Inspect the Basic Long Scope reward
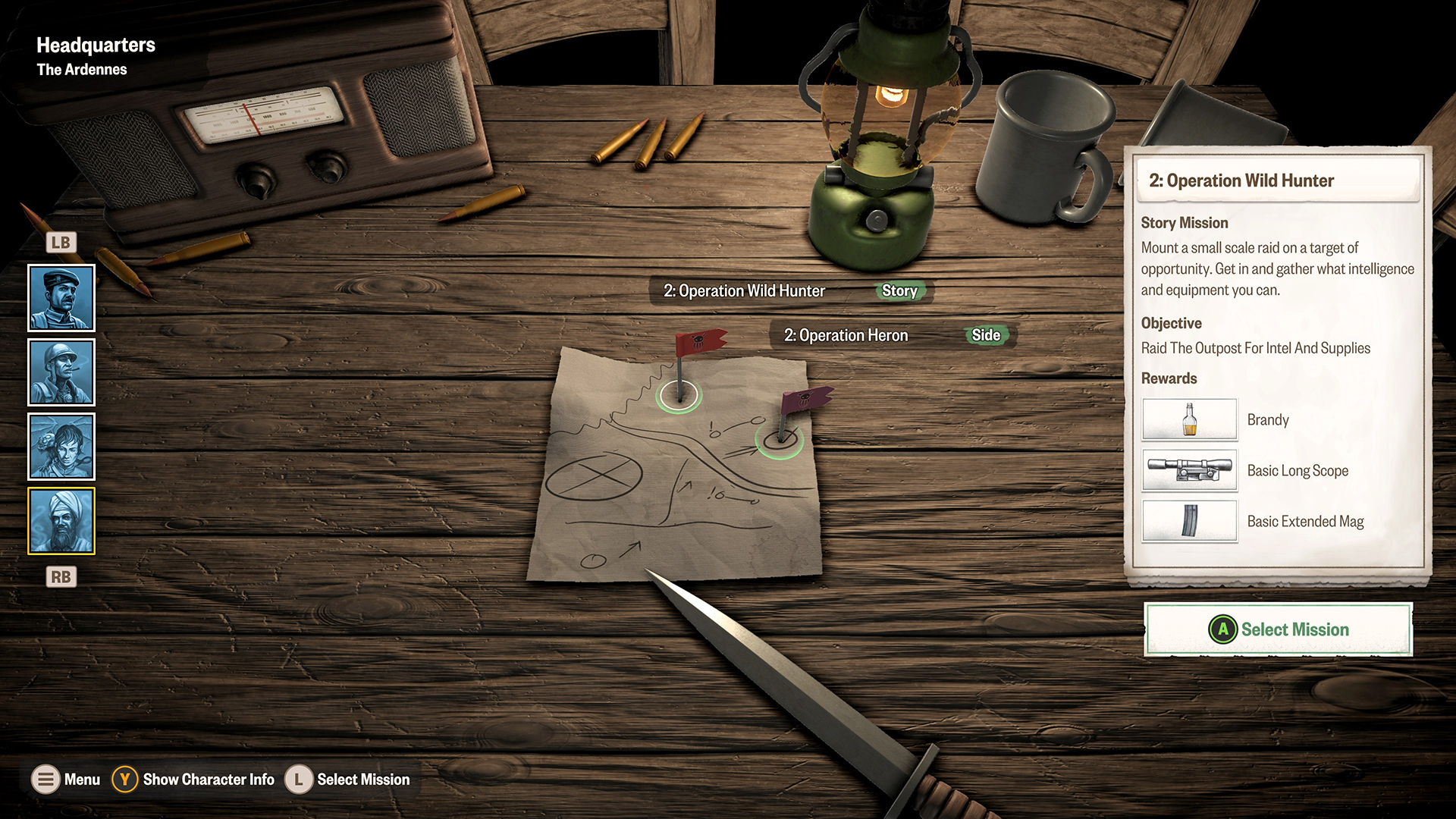This screenshot has width=1456, height=819. 1189,471
